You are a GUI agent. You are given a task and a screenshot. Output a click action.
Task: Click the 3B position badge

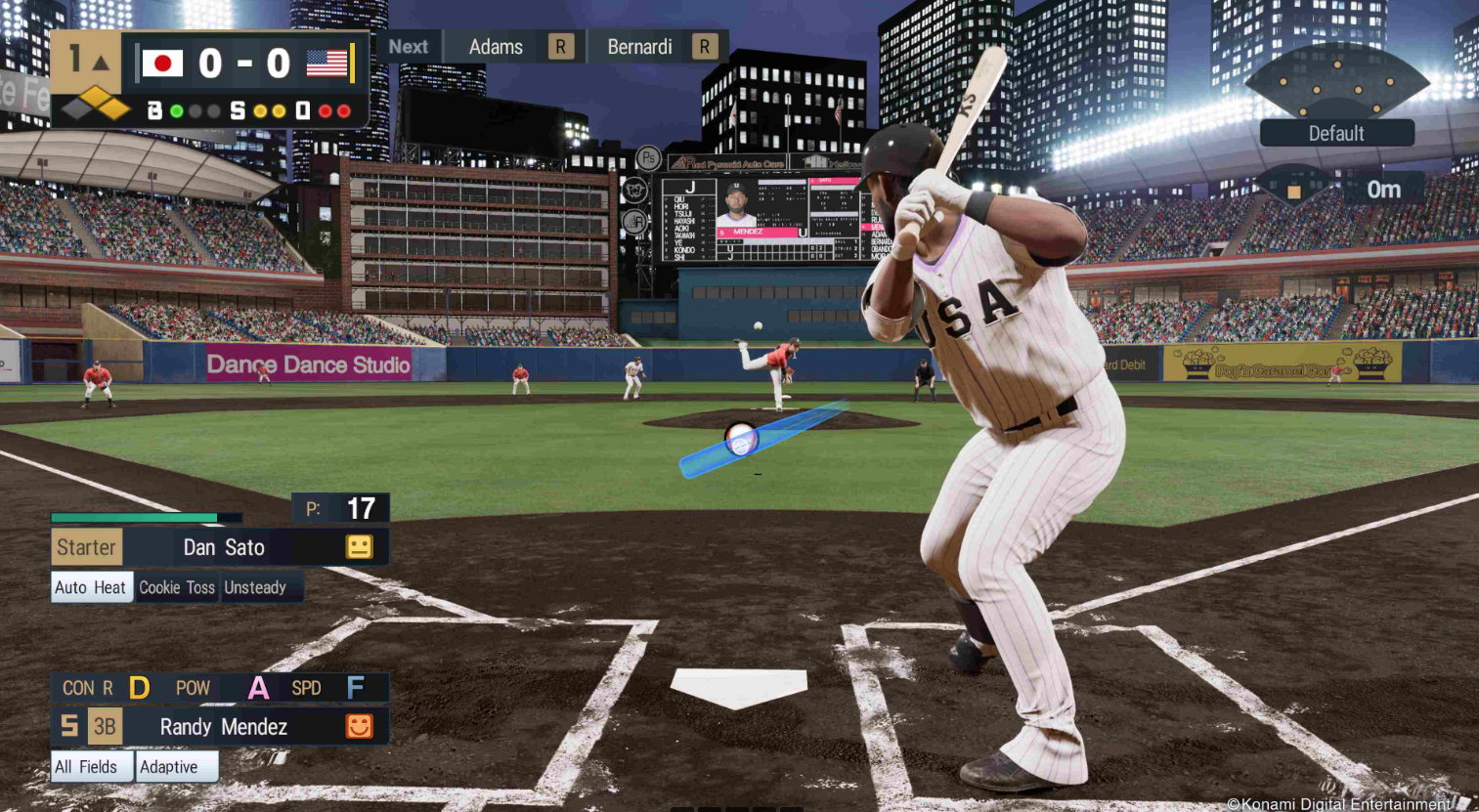click(x=105, y=727)
